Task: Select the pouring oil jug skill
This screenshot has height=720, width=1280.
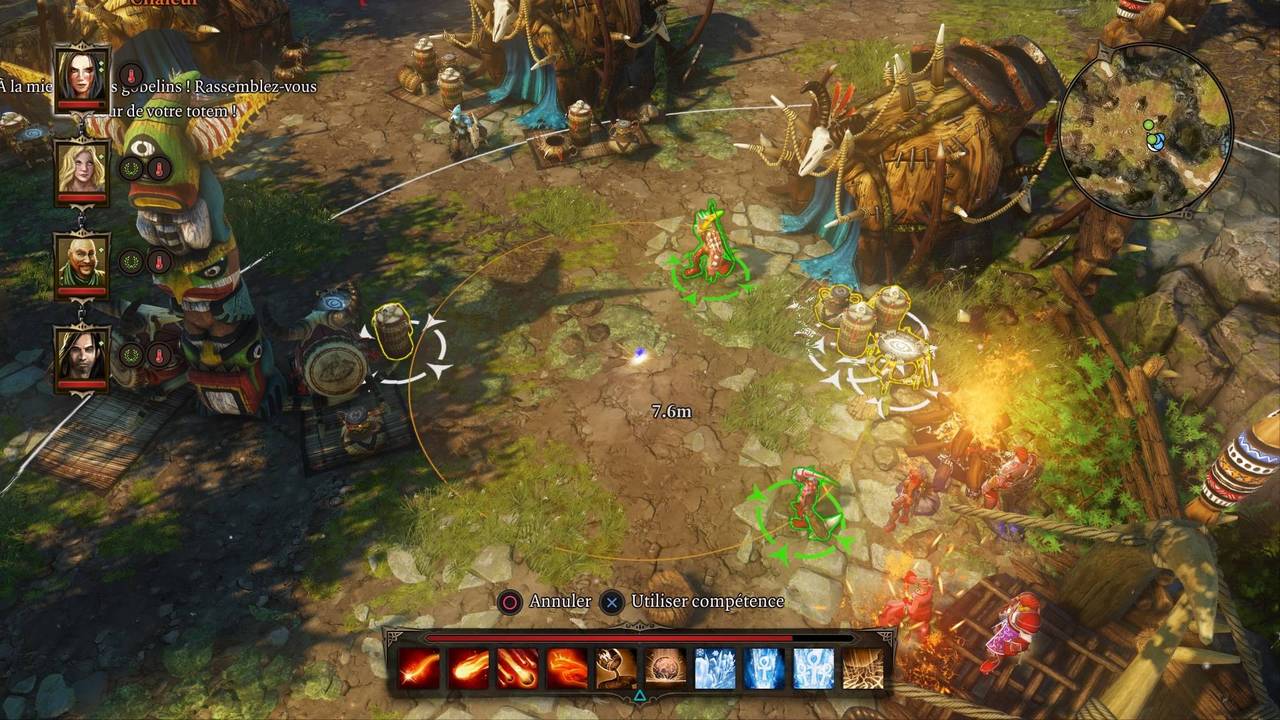Action: tap(616, 669)
